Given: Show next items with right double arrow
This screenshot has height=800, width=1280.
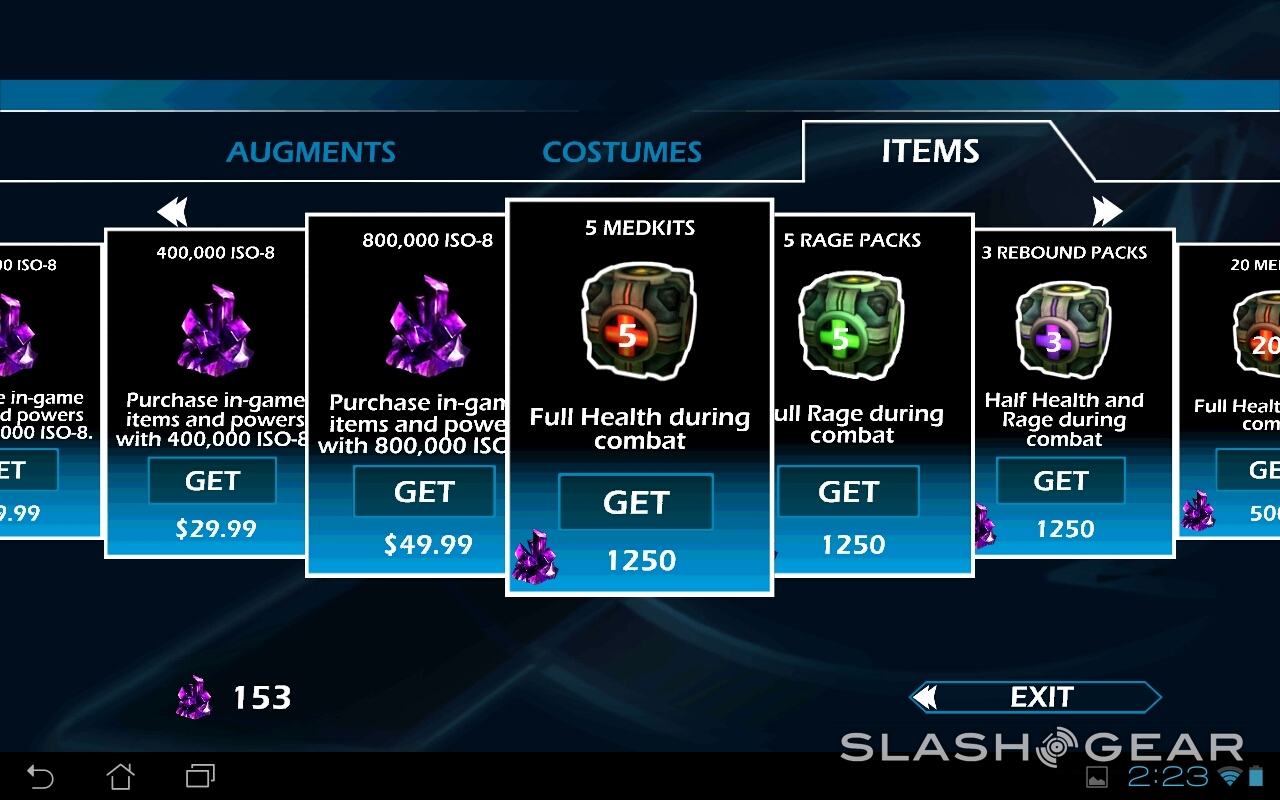Looking at the screenshot, I should tap(1107, 211).
